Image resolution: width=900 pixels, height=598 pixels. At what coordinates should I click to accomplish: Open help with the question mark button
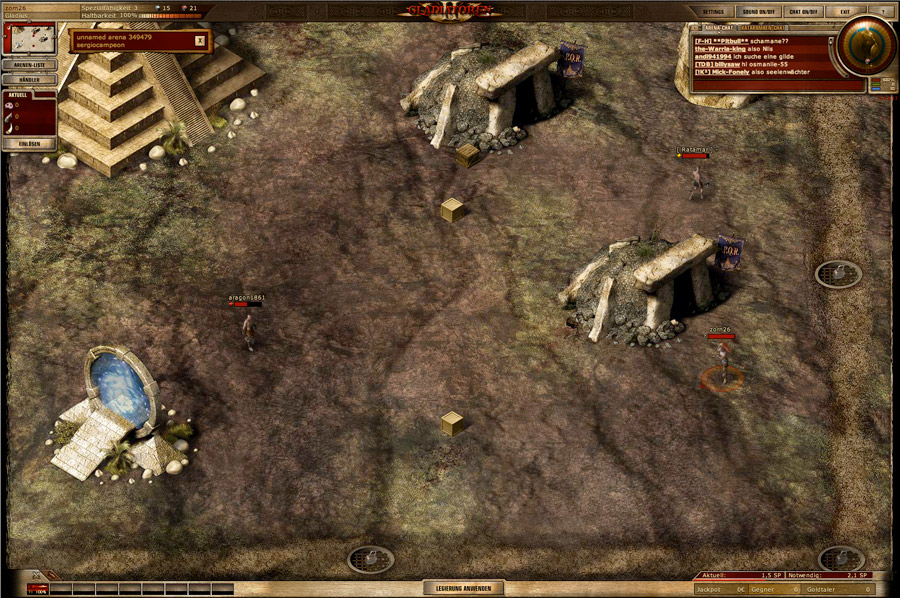point(881,11)
